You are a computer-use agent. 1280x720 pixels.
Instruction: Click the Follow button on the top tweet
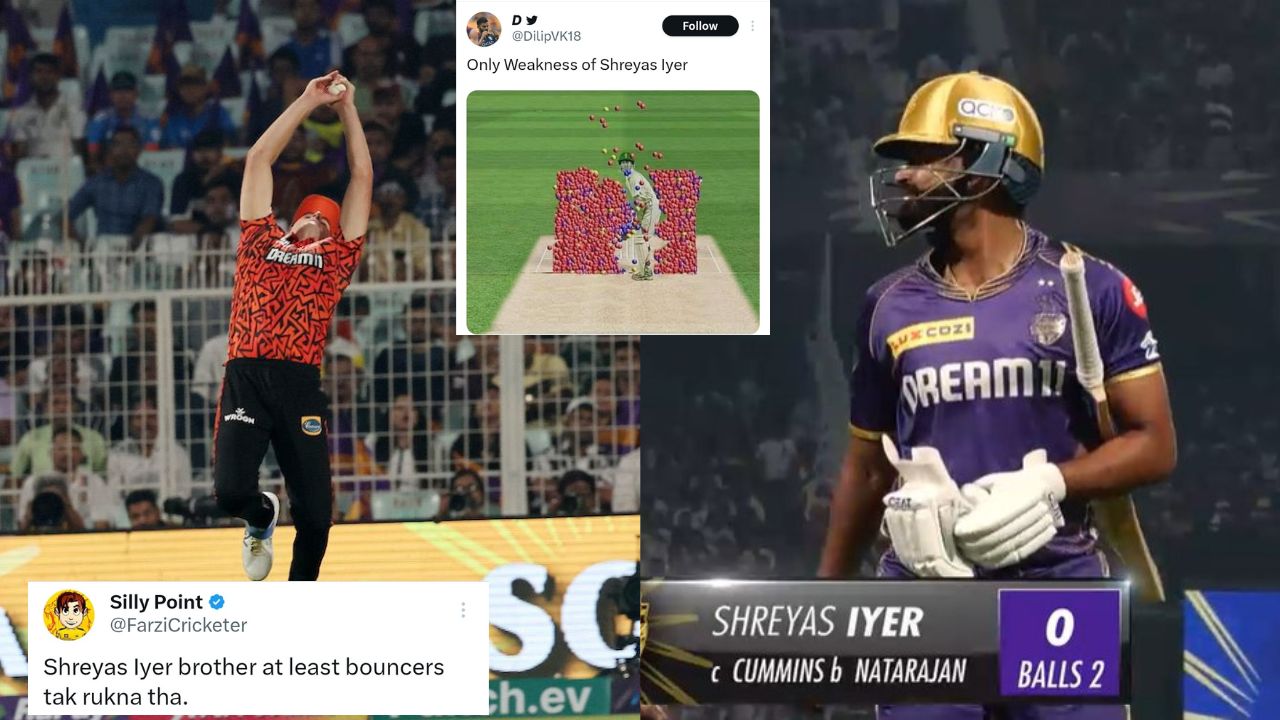click(x=700, y=25)
